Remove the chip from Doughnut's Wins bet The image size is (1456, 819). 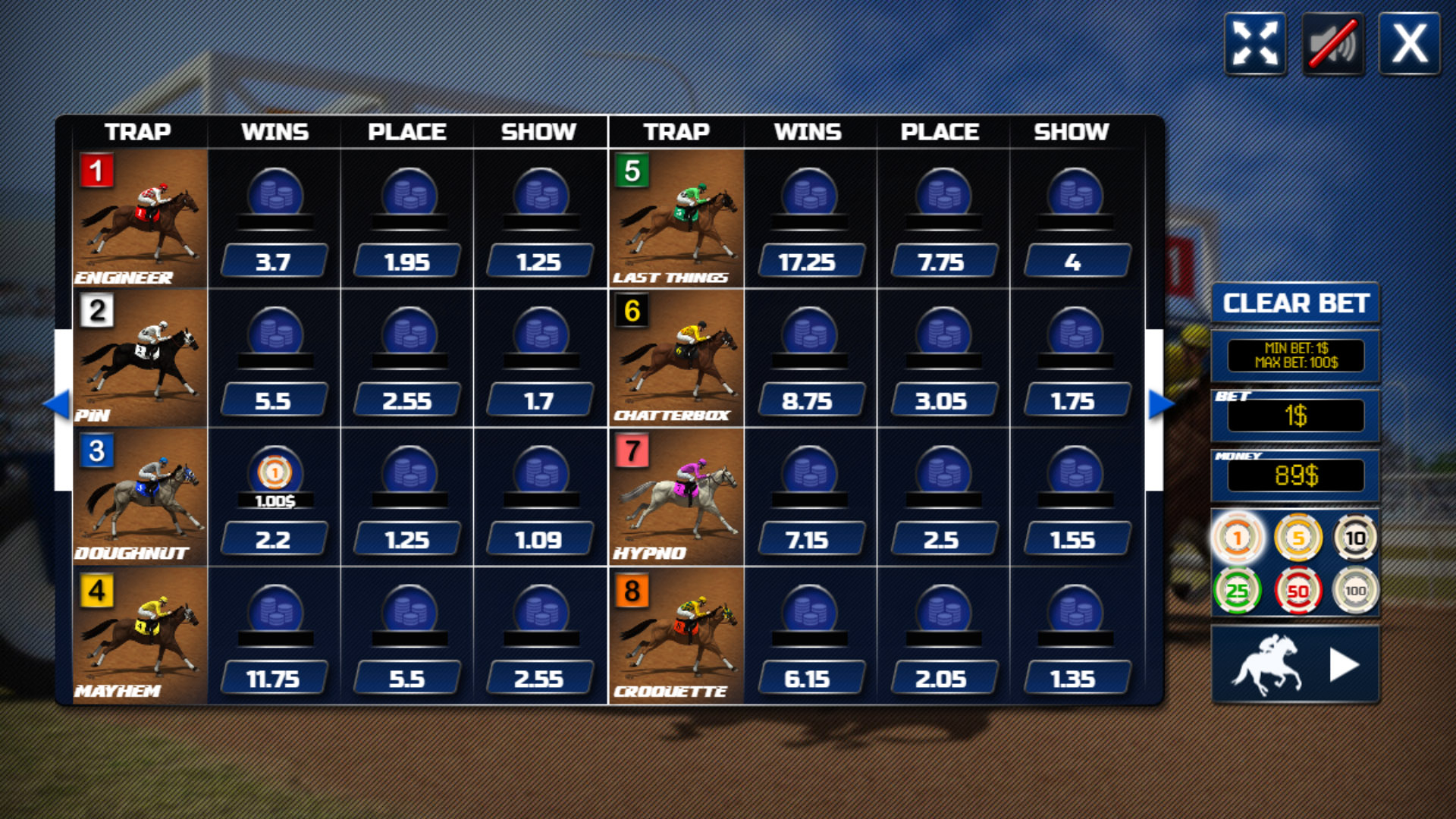pos(275,473)
